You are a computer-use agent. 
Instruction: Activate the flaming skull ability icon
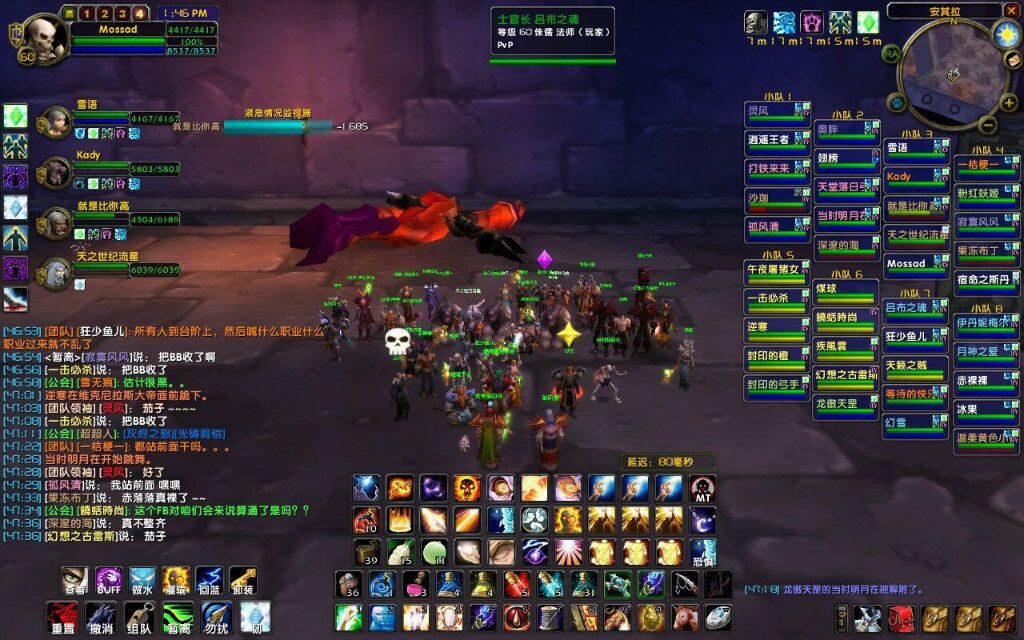[467, 488]
